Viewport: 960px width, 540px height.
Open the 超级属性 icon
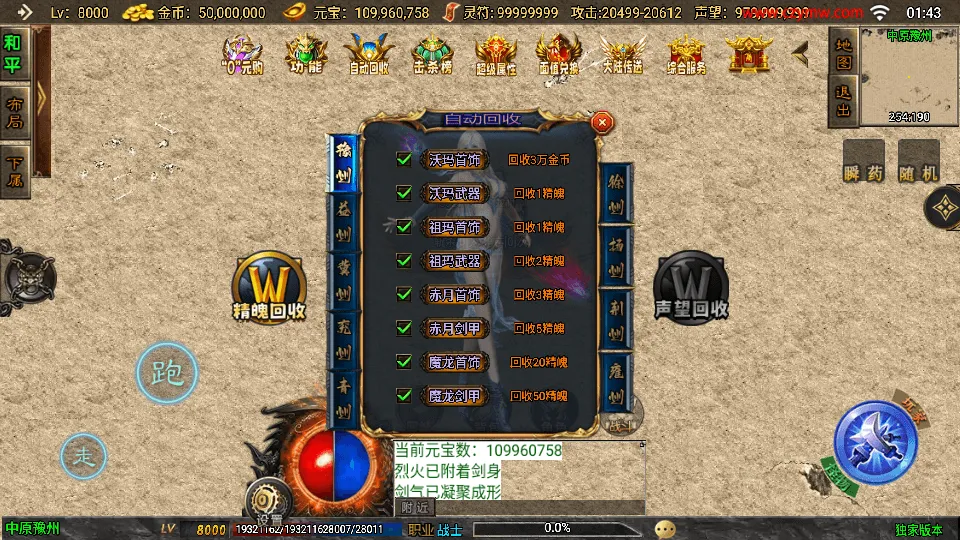point(496,54)
